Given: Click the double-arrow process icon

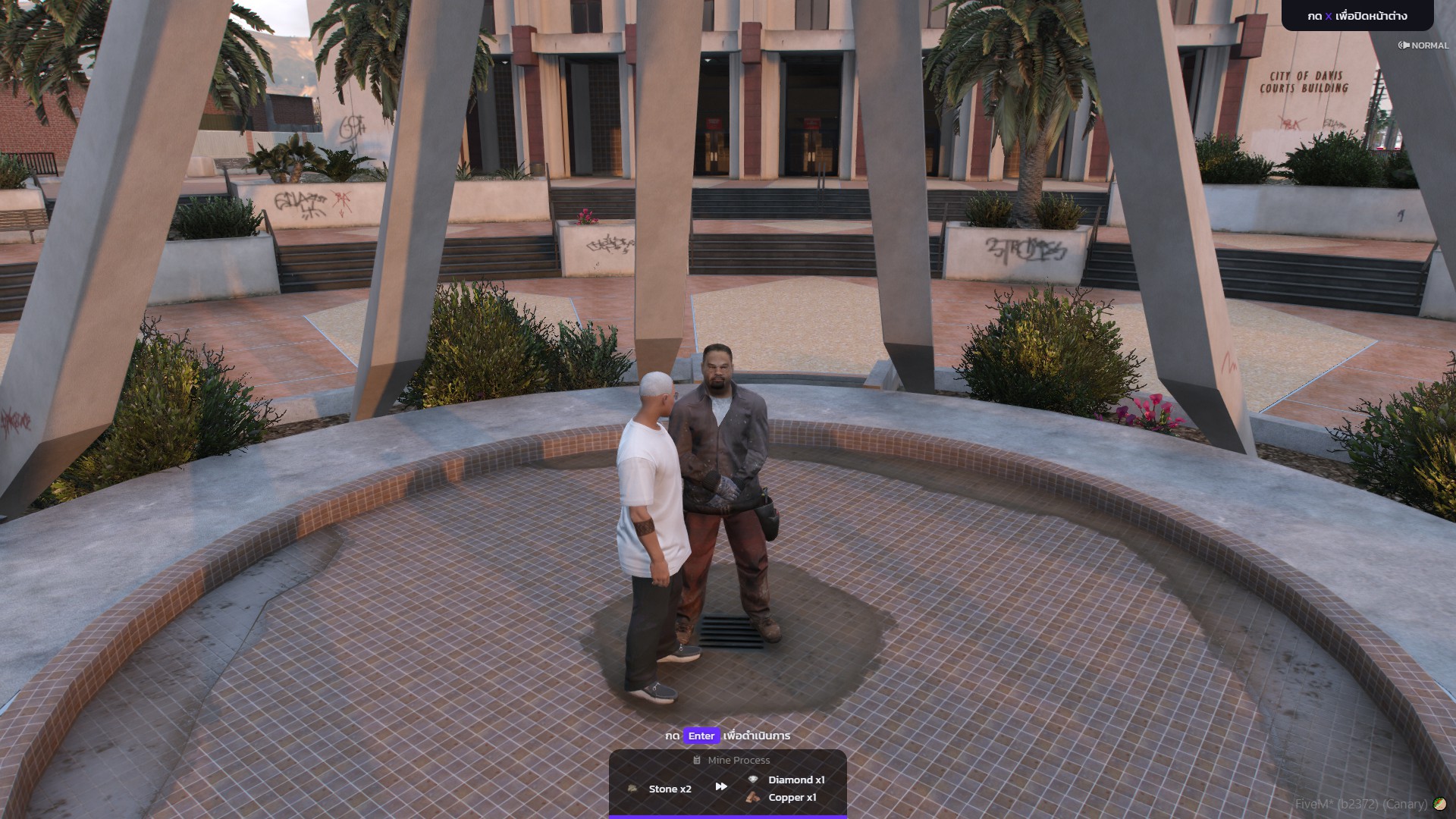Looking at the screenshot, I should (721, 787).
